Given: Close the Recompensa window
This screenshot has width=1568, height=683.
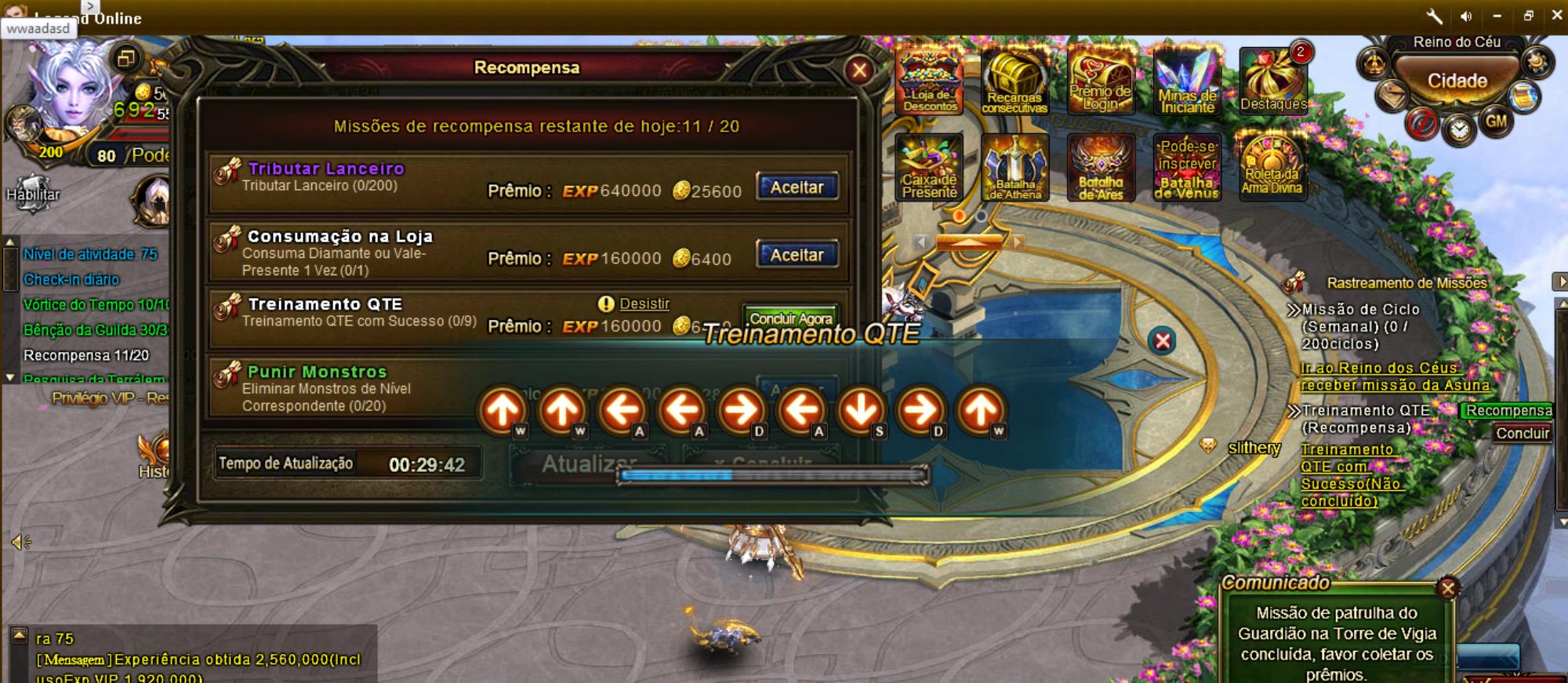Looking at the screenshot, I should 859,71.
